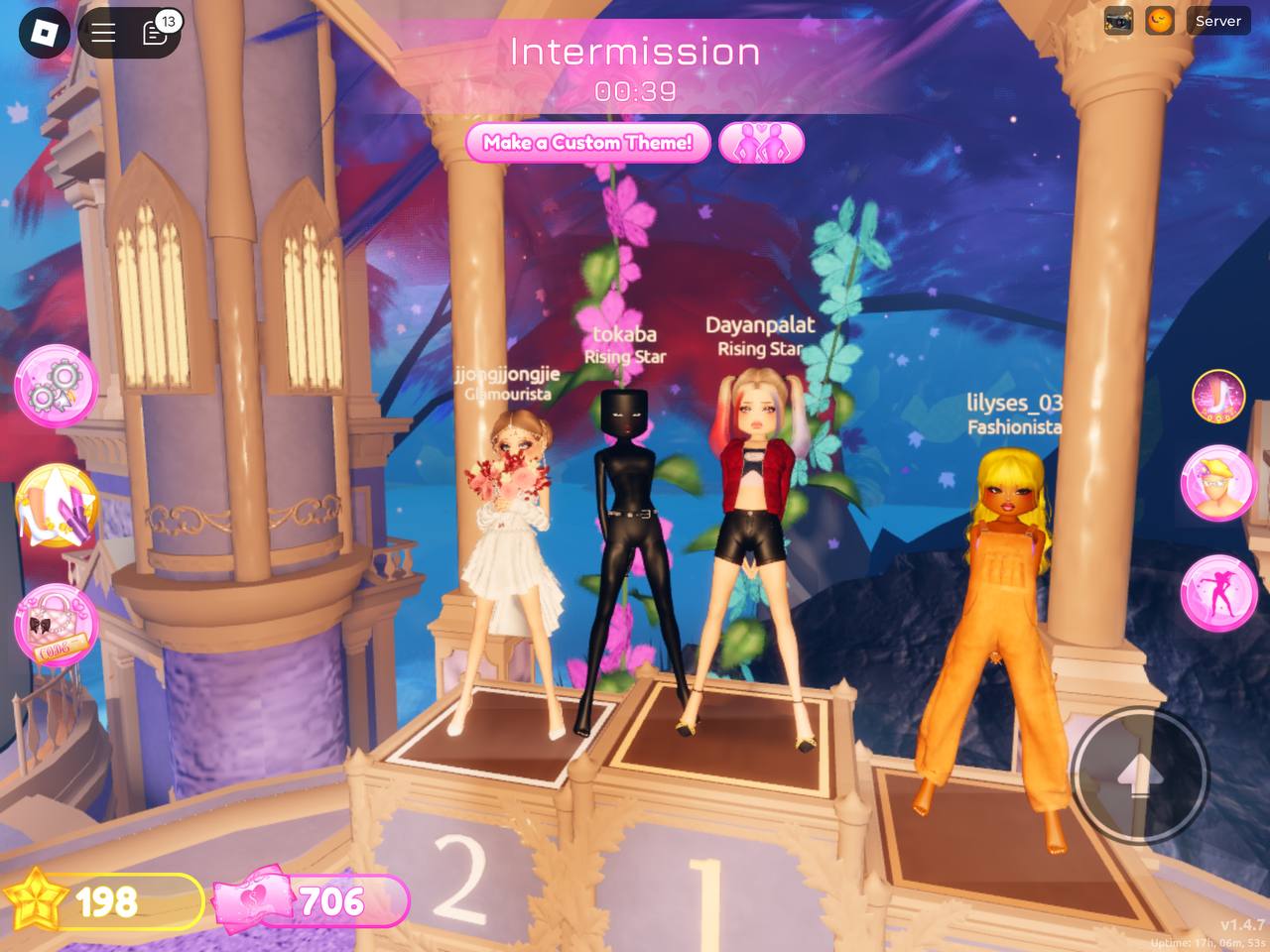The image size is (1270, 952).
Task: Open the Roblox logo menu
Action: click(x=44, y=33)
